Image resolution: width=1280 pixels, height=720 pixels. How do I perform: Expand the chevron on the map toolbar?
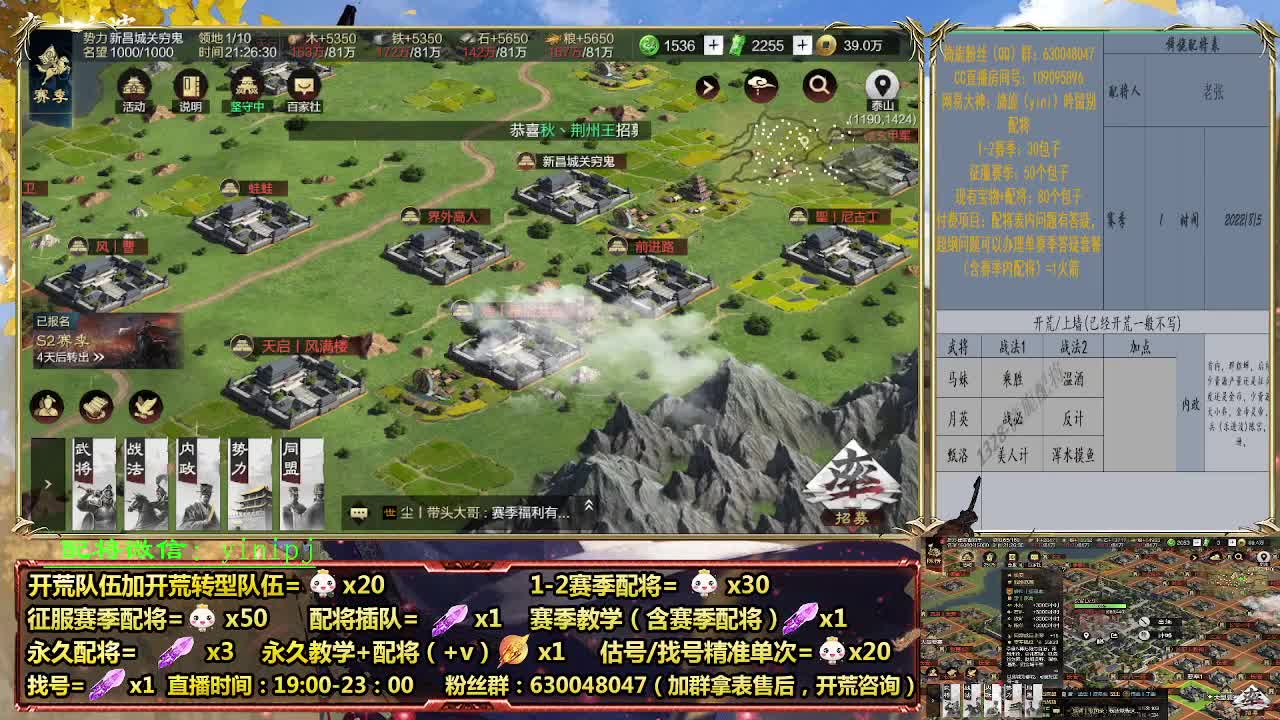pos(707,85)
